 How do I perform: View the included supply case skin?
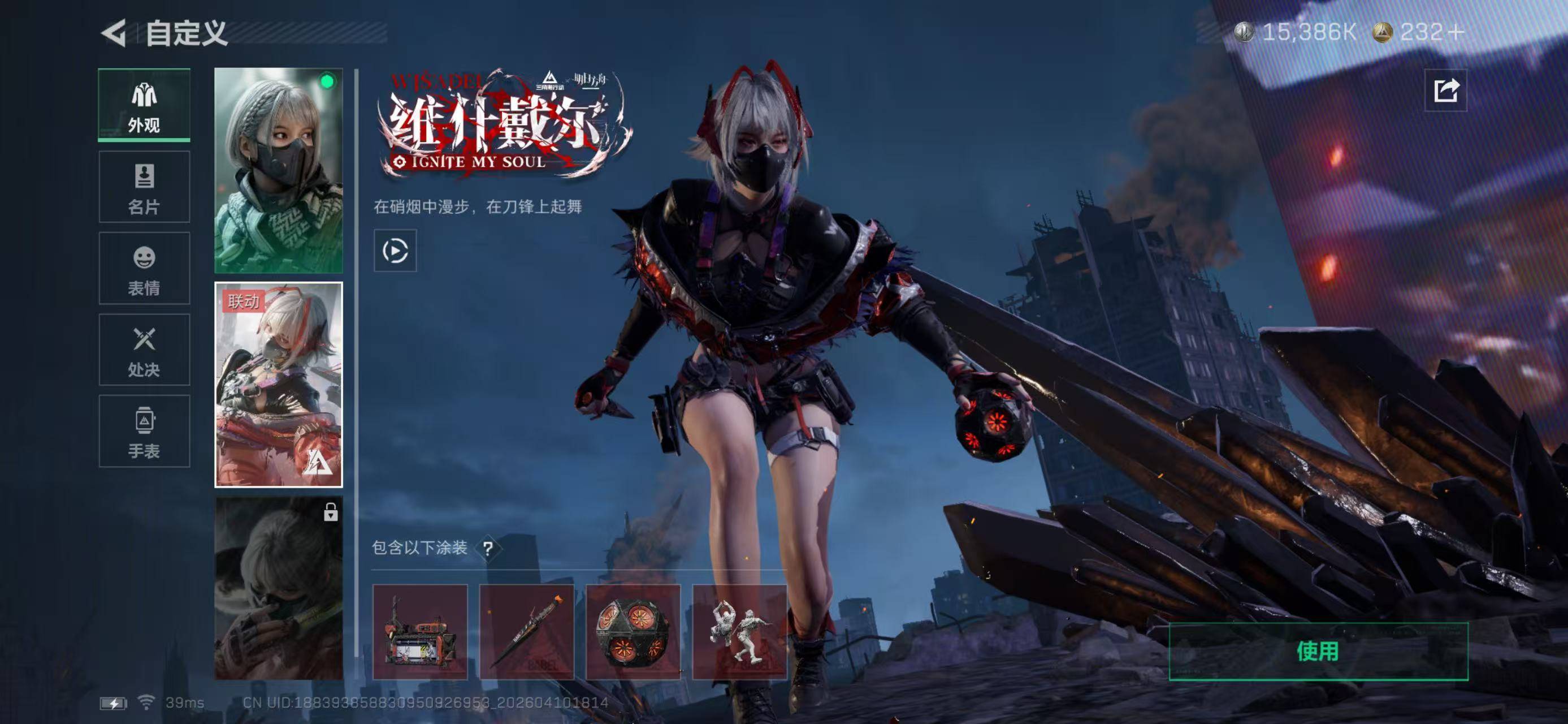pos(420,632)
